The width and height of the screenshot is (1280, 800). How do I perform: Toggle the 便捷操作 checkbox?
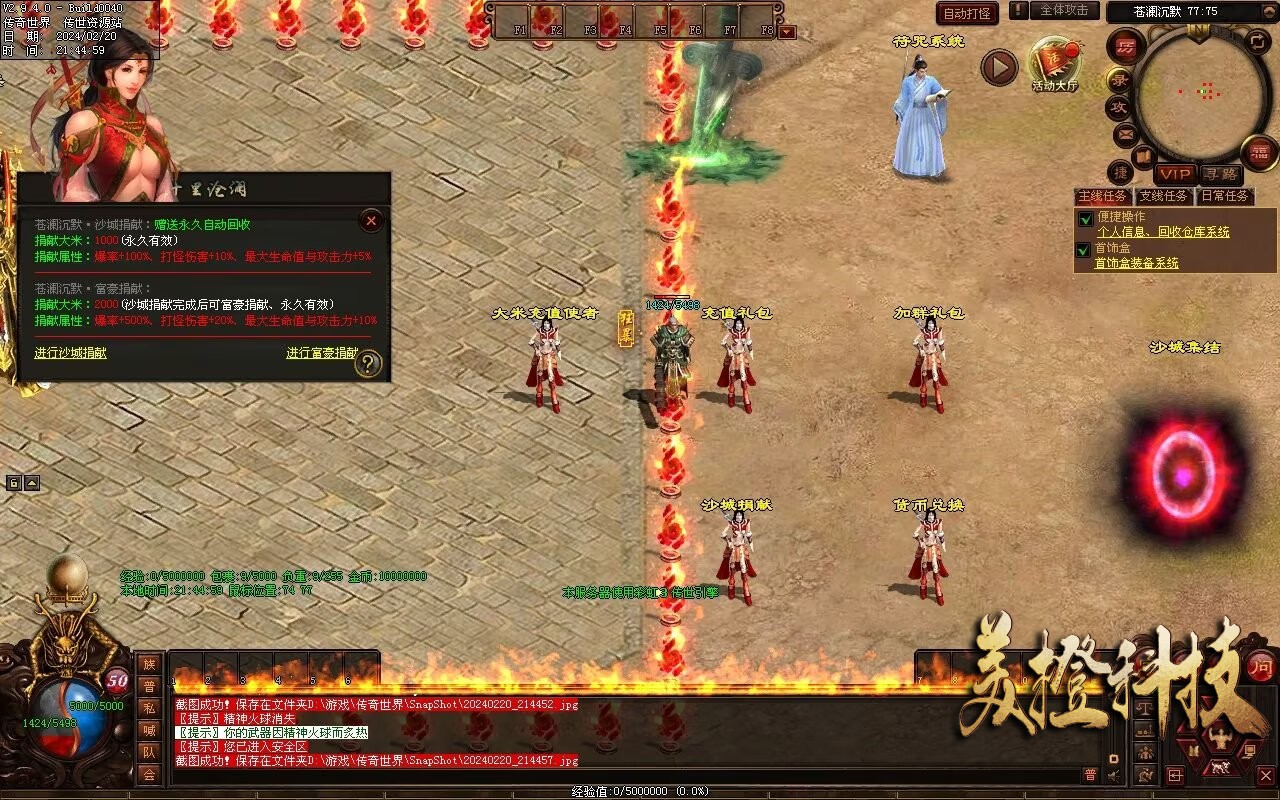pyautogui.click(x=1084, y=218)
